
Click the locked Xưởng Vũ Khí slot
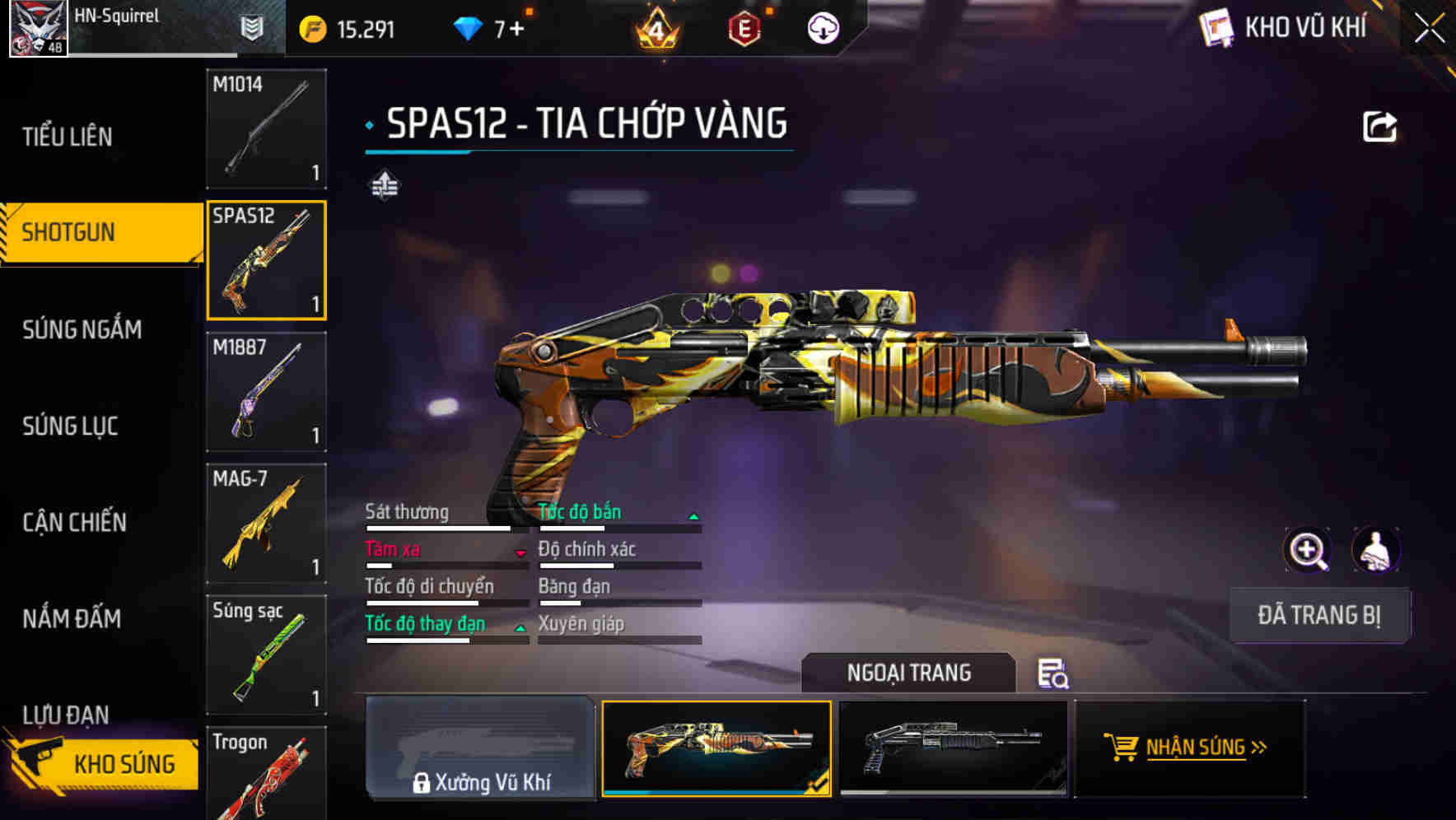(480, 748)
